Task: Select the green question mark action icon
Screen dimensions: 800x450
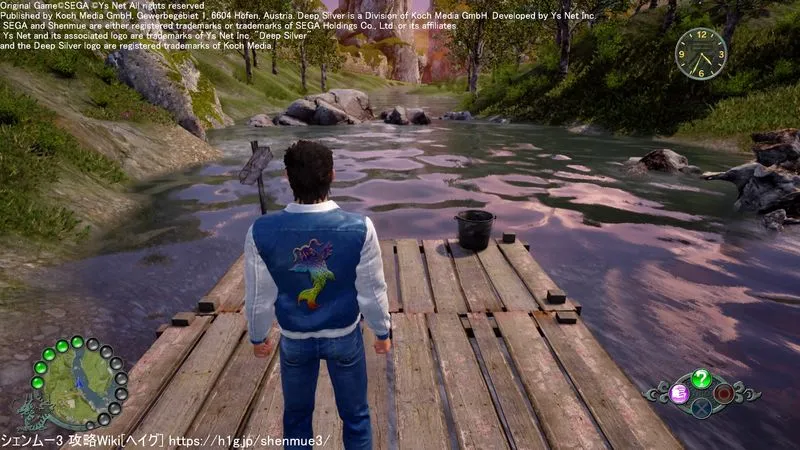Action: [x=701, y=378]
